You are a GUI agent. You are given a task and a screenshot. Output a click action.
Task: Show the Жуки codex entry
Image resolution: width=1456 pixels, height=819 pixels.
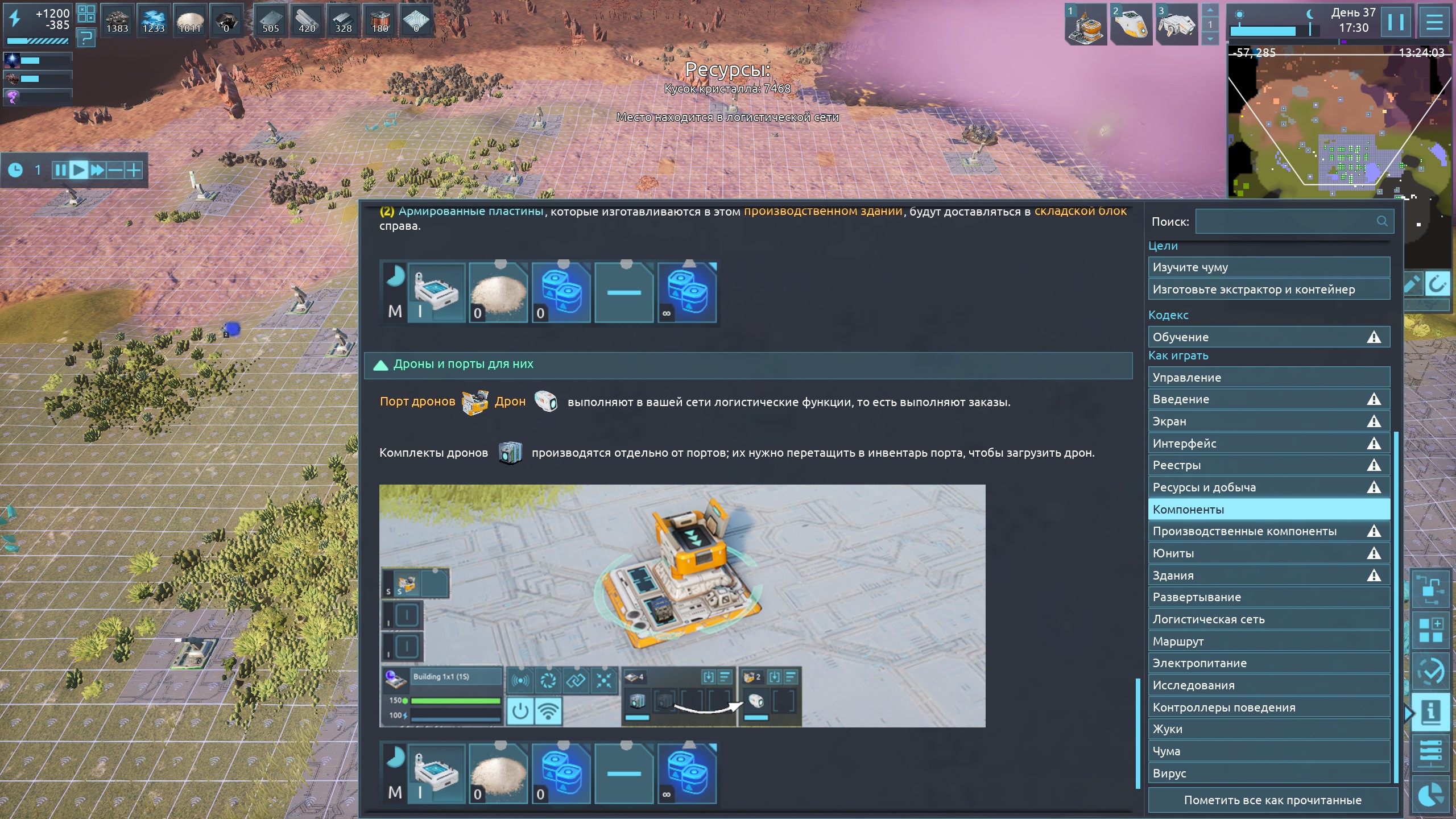pyautogui.click(x=1268, y=729)
